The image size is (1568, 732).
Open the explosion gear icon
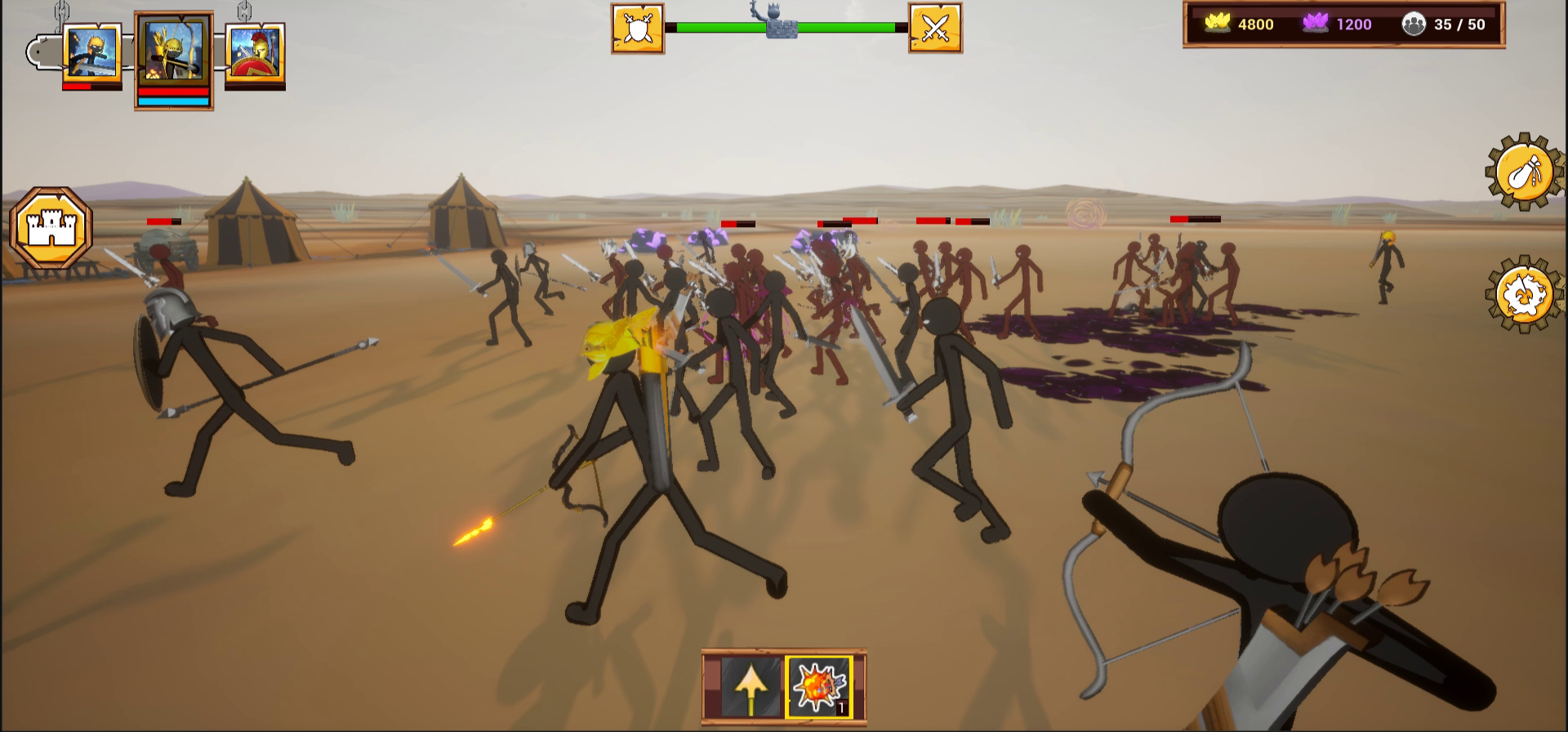(1524, 292)
